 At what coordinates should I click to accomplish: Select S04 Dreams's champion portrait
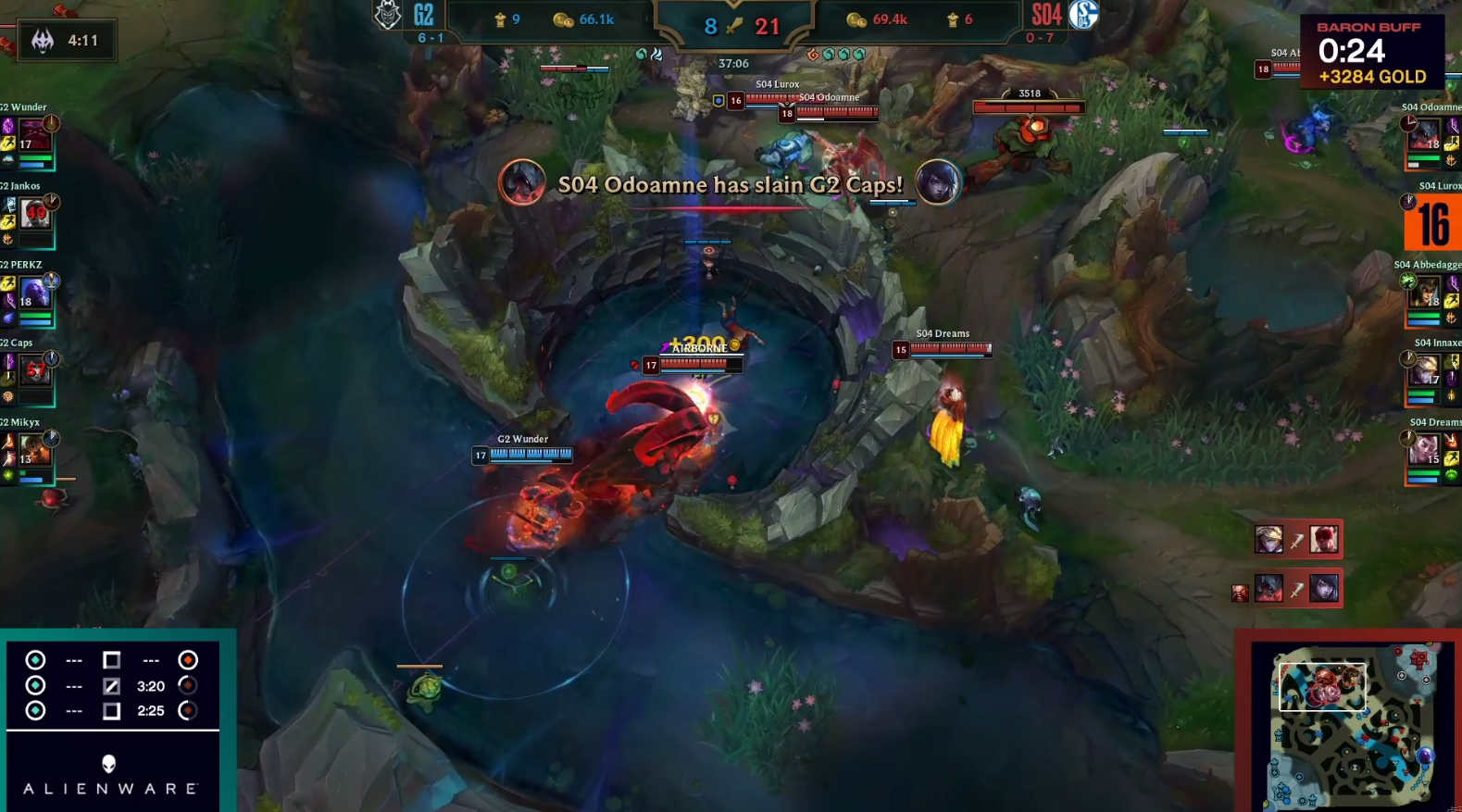coord(1425,451)
